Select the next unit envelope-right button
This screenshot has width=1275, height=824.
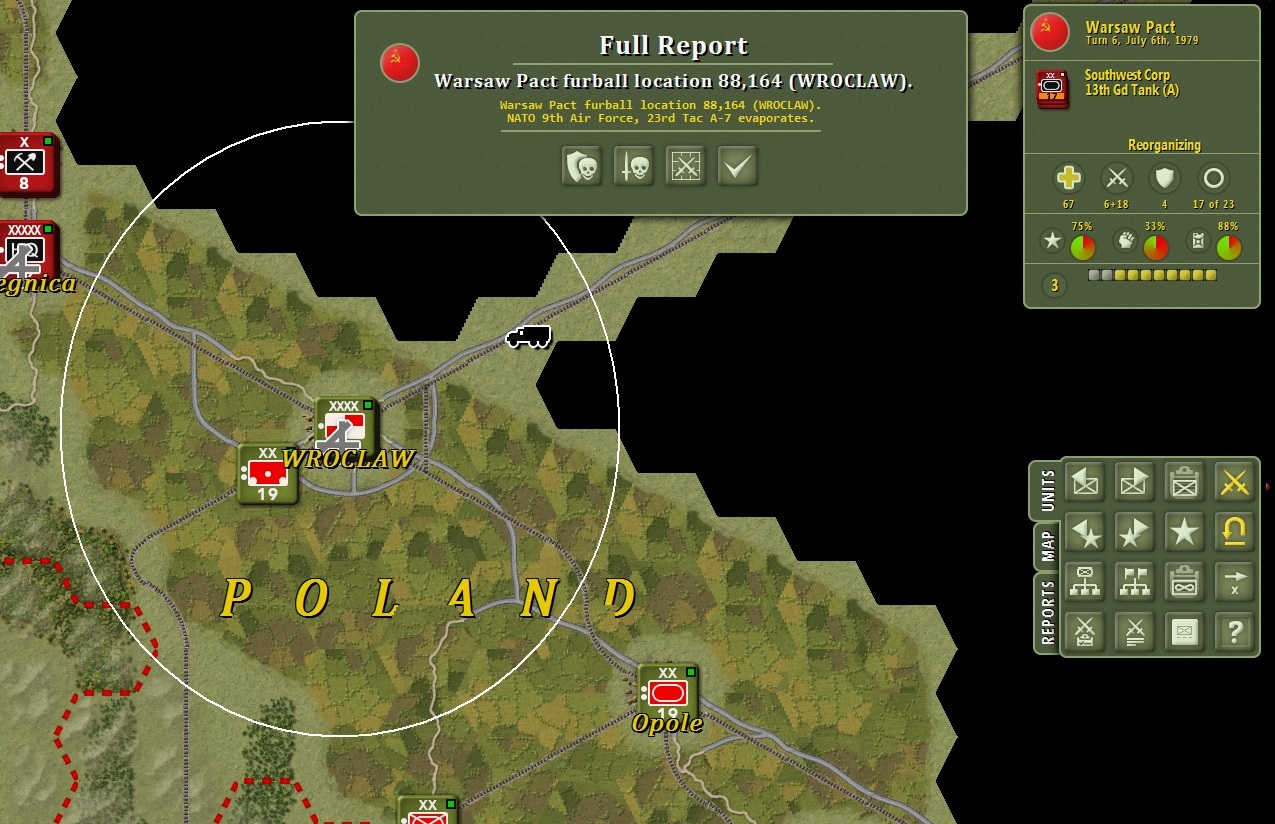pos(1135,482)
